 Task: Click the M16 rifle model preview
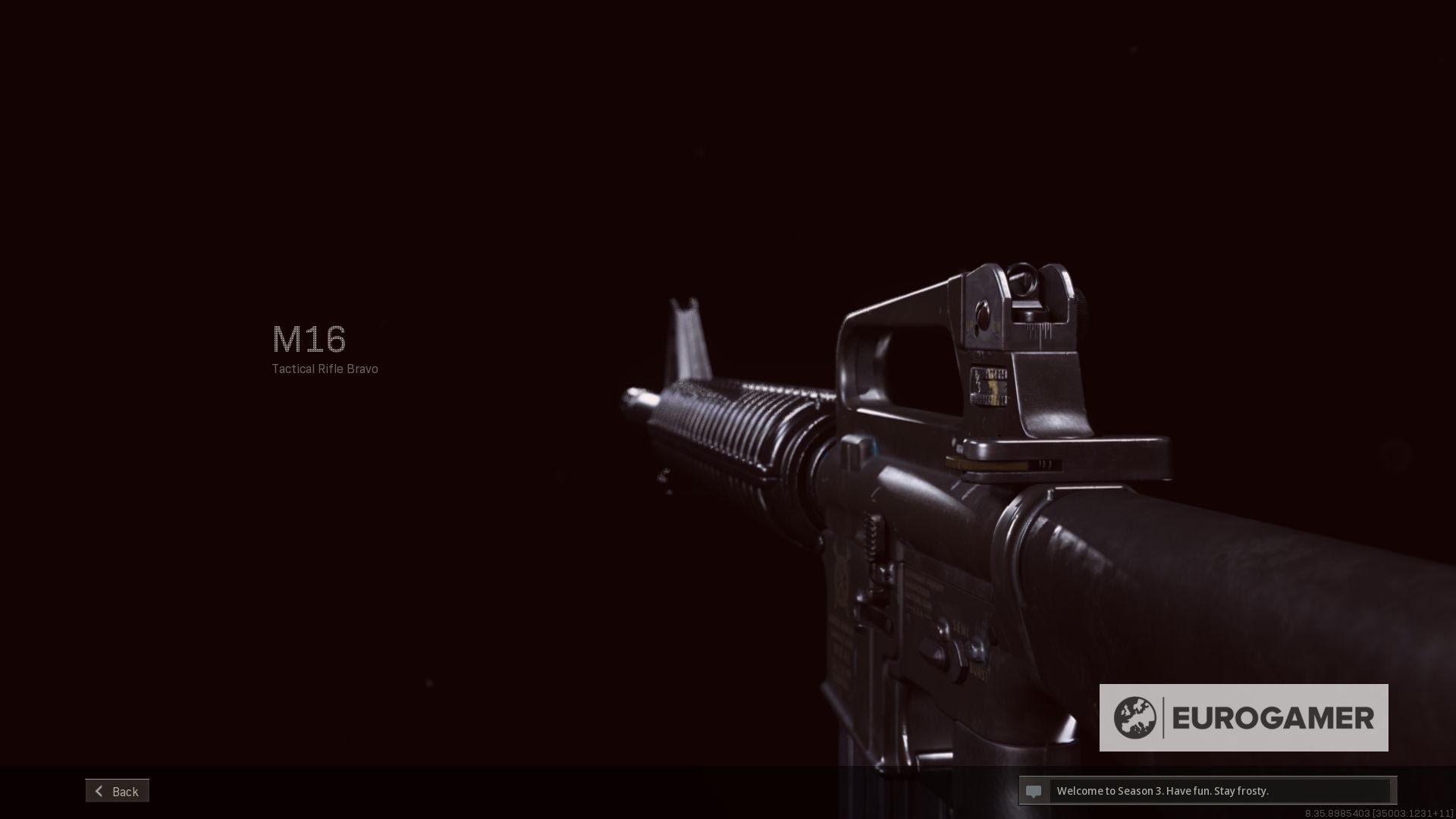click(910, 493)
